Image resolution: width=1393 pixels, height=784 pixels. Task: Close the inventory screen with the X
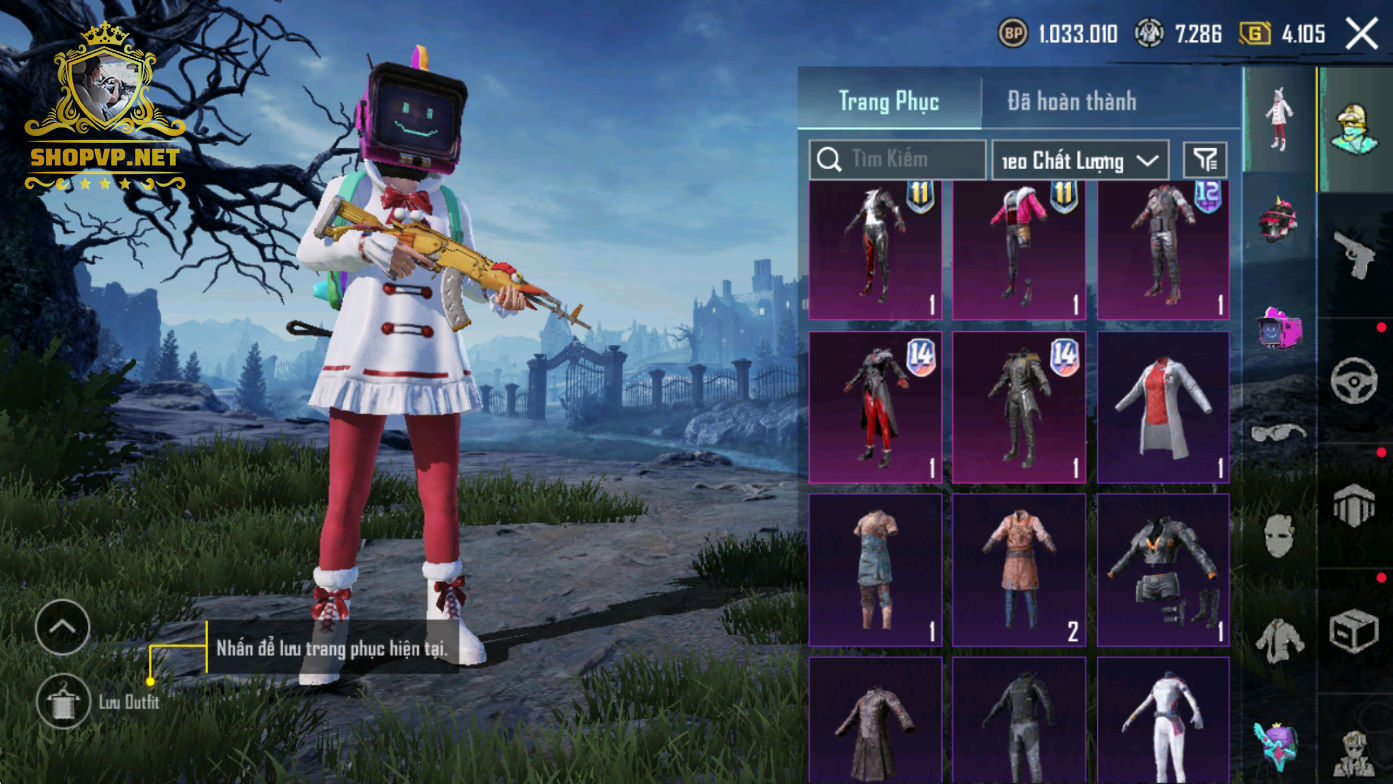[1361, 34]
